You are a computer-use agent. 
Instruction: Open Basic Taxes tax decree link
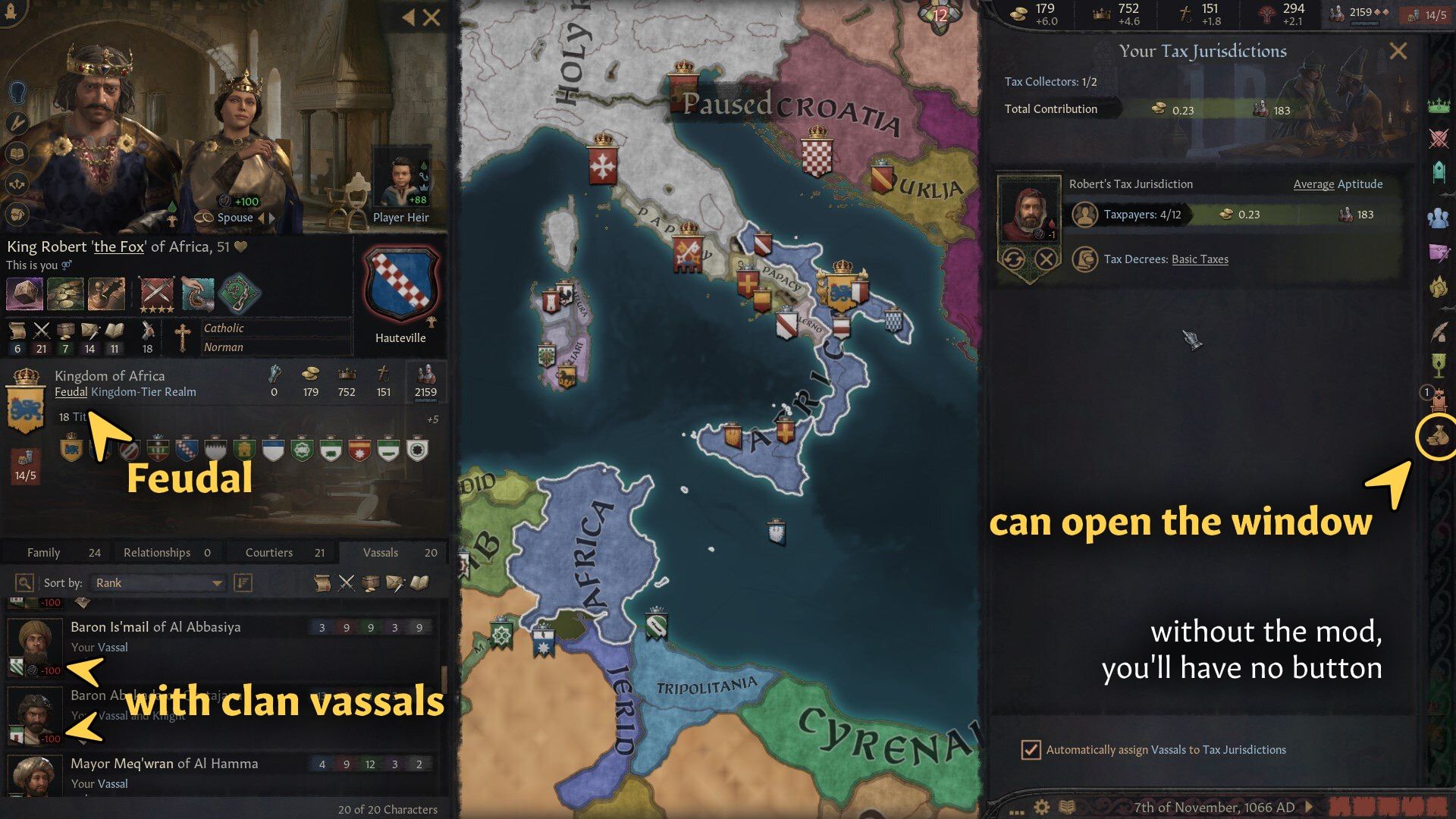[1201, 259]
